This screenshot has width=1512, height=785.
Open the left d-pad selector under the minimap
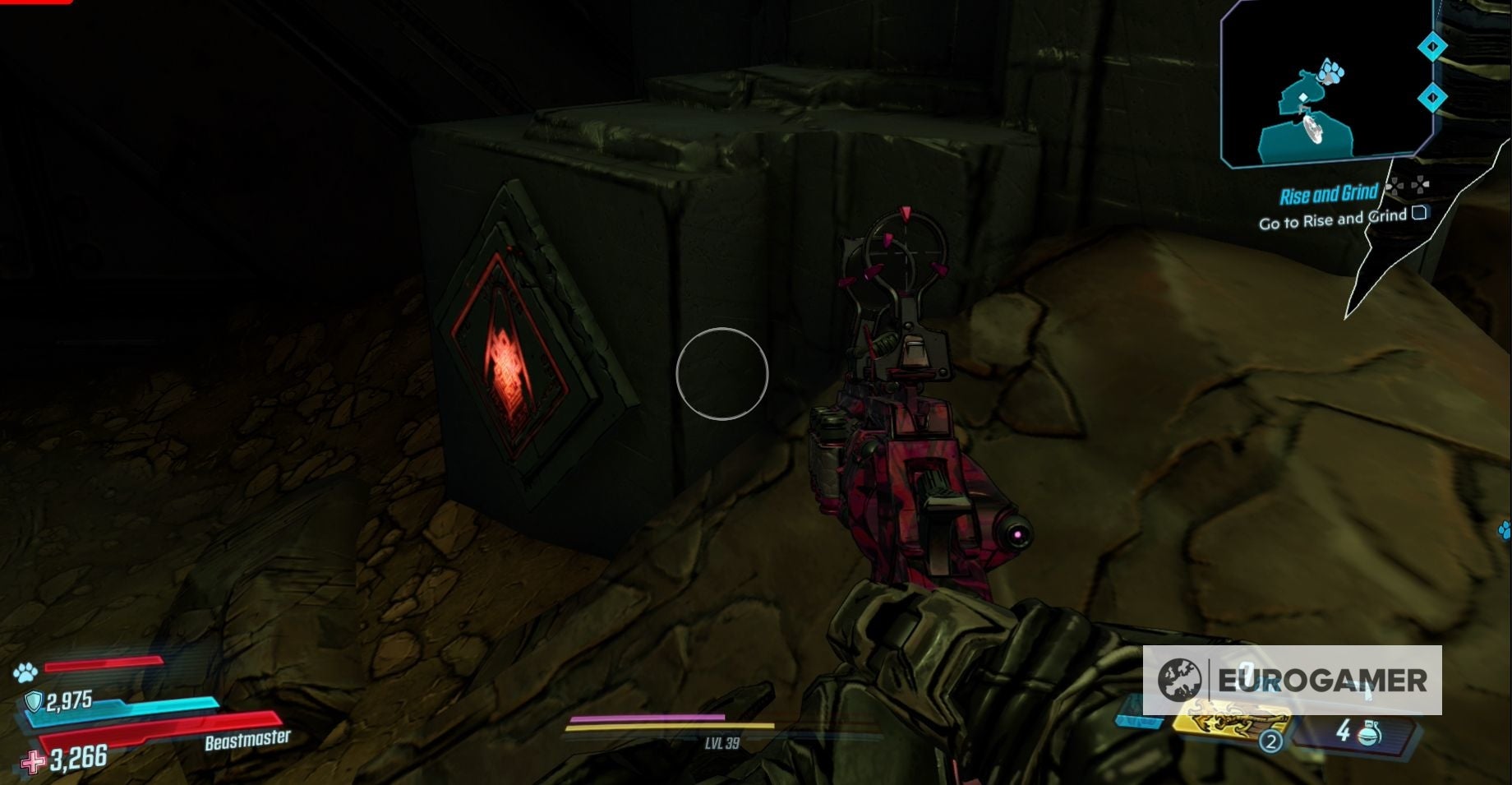click(1394, 186)
